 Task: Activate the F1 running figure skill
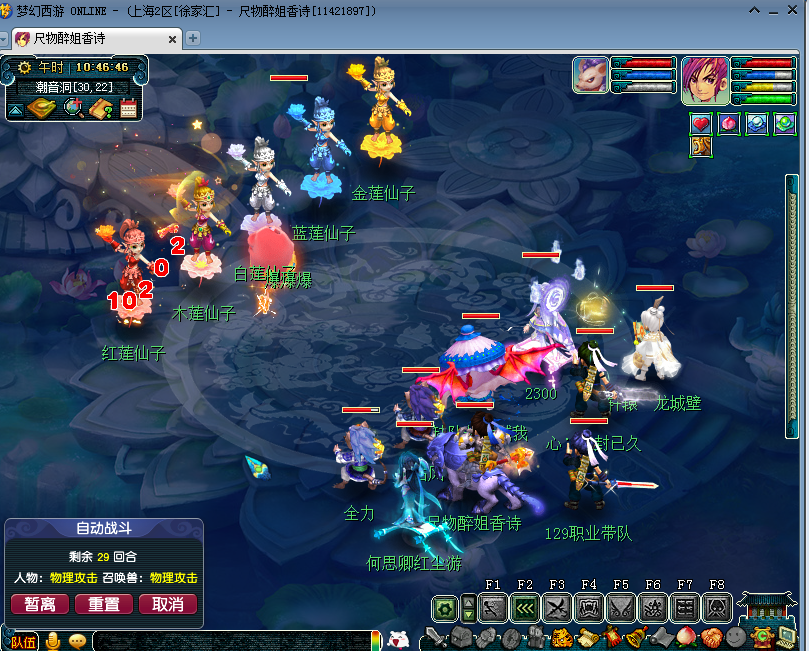(x=493, y=607)
